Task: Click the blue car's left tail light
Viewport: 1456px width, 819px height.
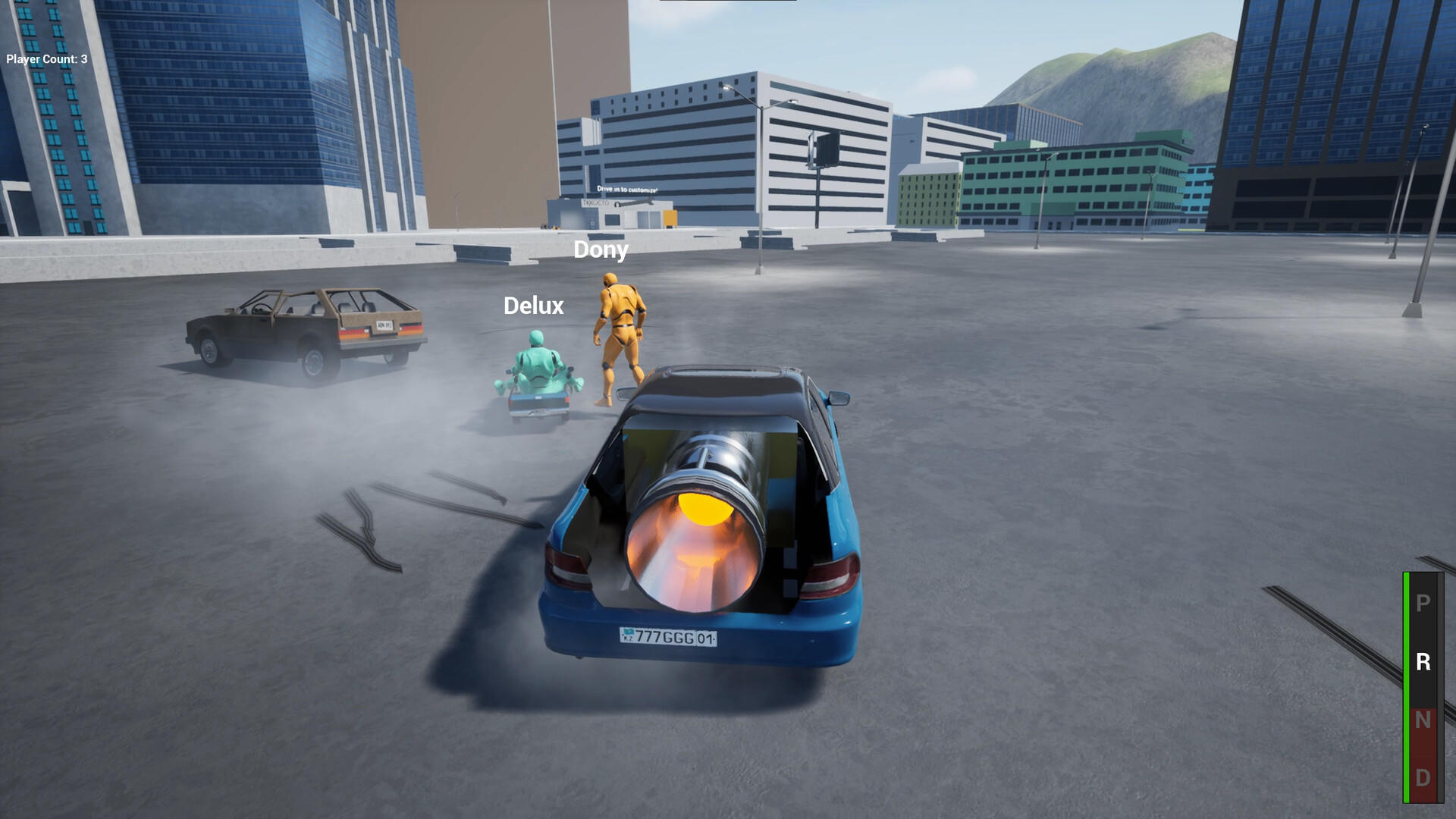Action: 565,565
